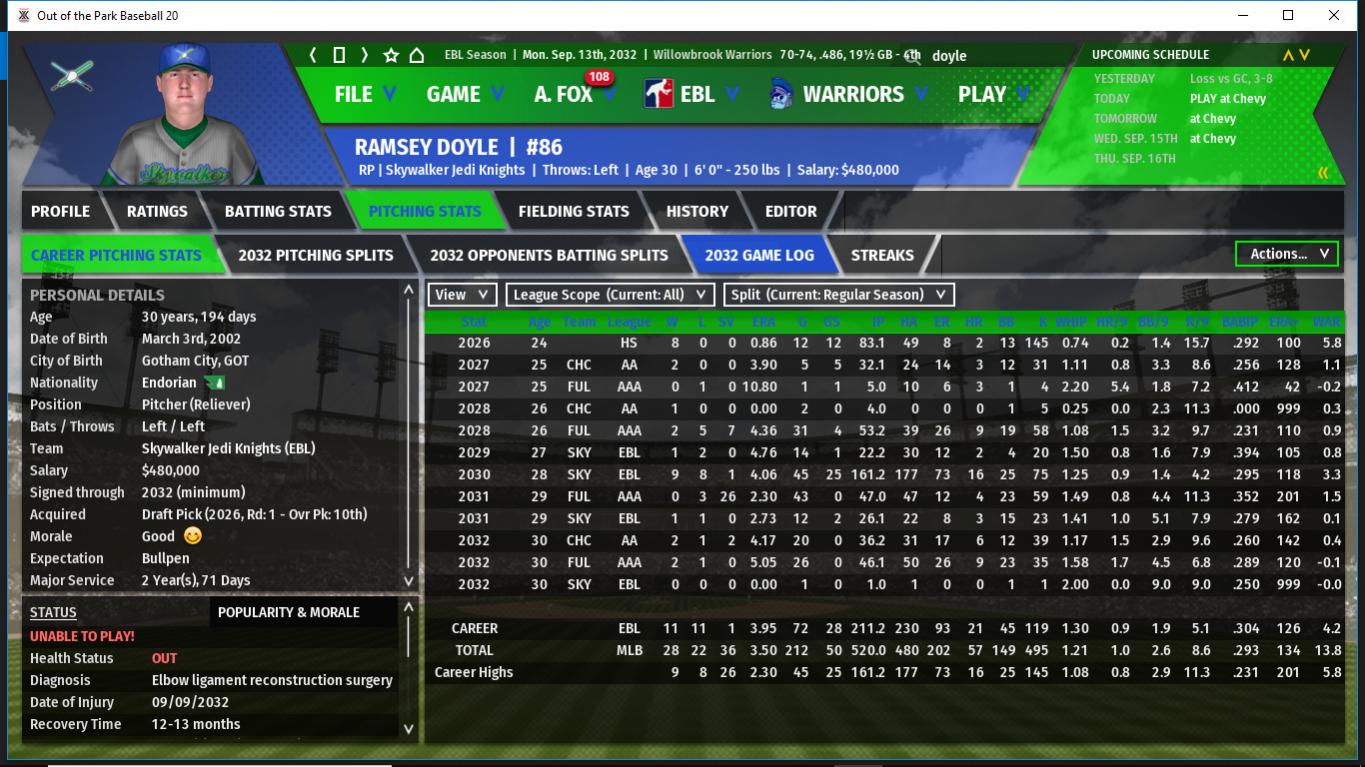This screenshot has width=1365, height=767.
Task: View 2032 PITCHING SPLITS
Action: 315,255
